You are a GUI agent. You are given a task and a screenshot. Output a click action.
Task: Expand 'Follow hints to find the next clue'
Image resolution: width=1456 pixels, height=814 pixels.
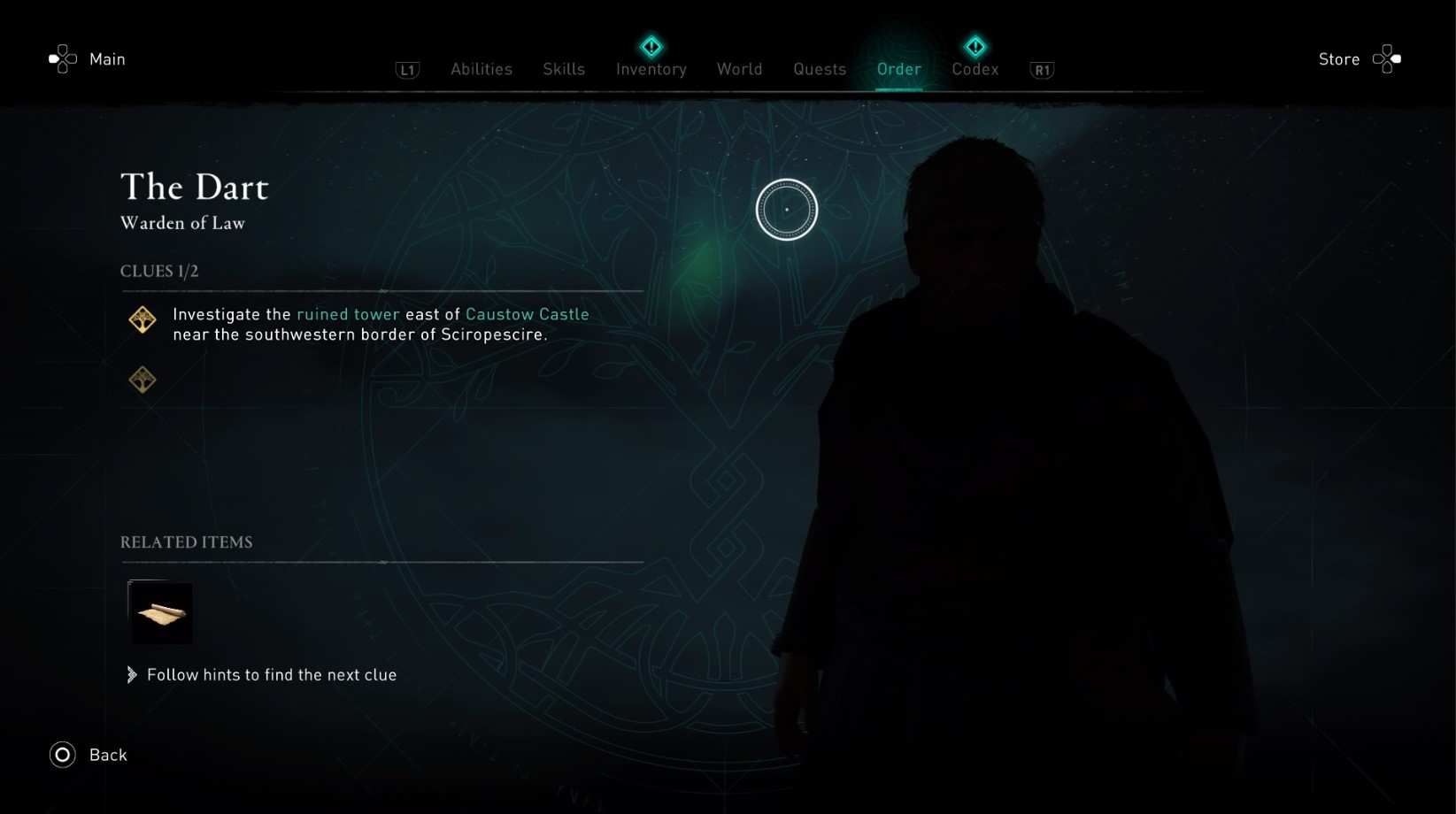(272, 674)
